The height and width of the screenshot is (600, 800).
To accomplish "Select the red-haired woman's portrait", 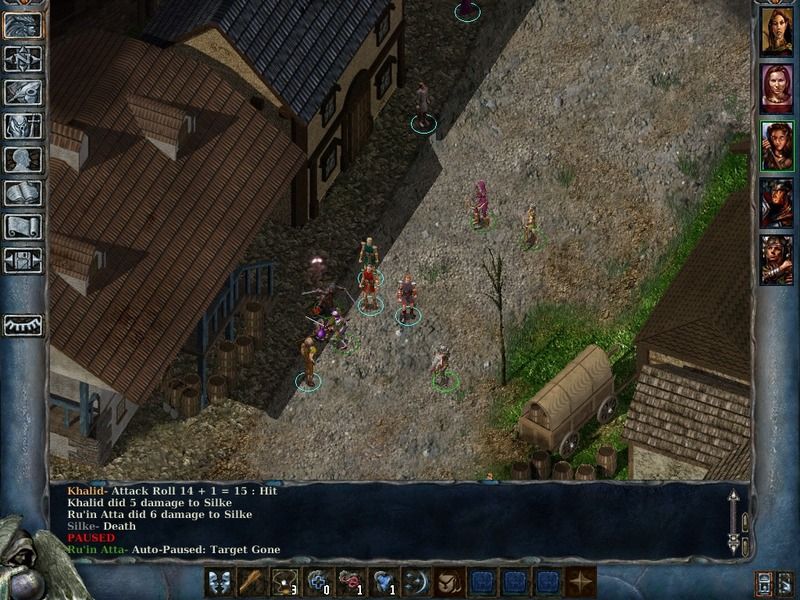I will click(776, 89).
